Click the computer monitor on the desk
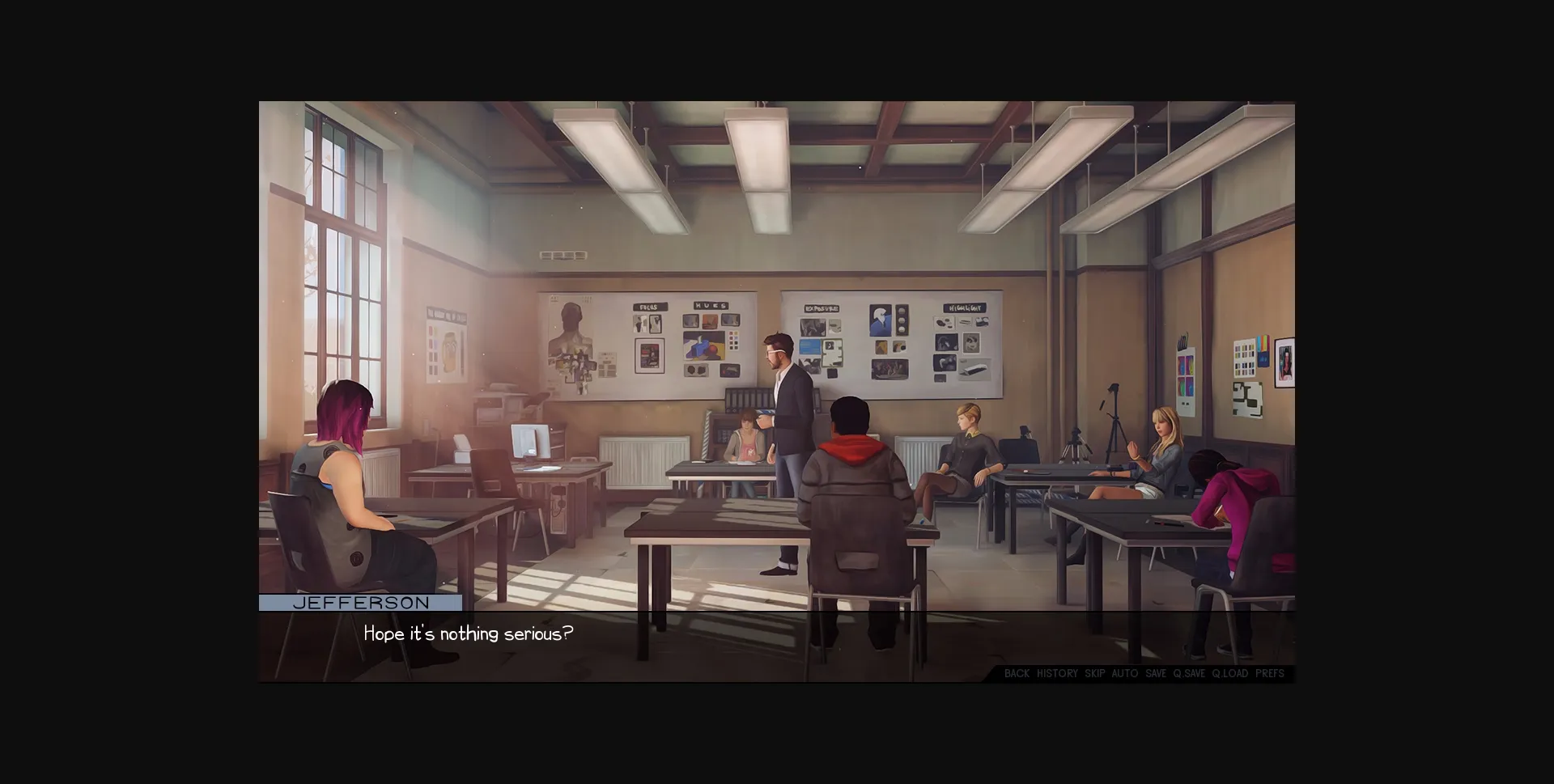The image size is (1554, 784). [532, 441]
